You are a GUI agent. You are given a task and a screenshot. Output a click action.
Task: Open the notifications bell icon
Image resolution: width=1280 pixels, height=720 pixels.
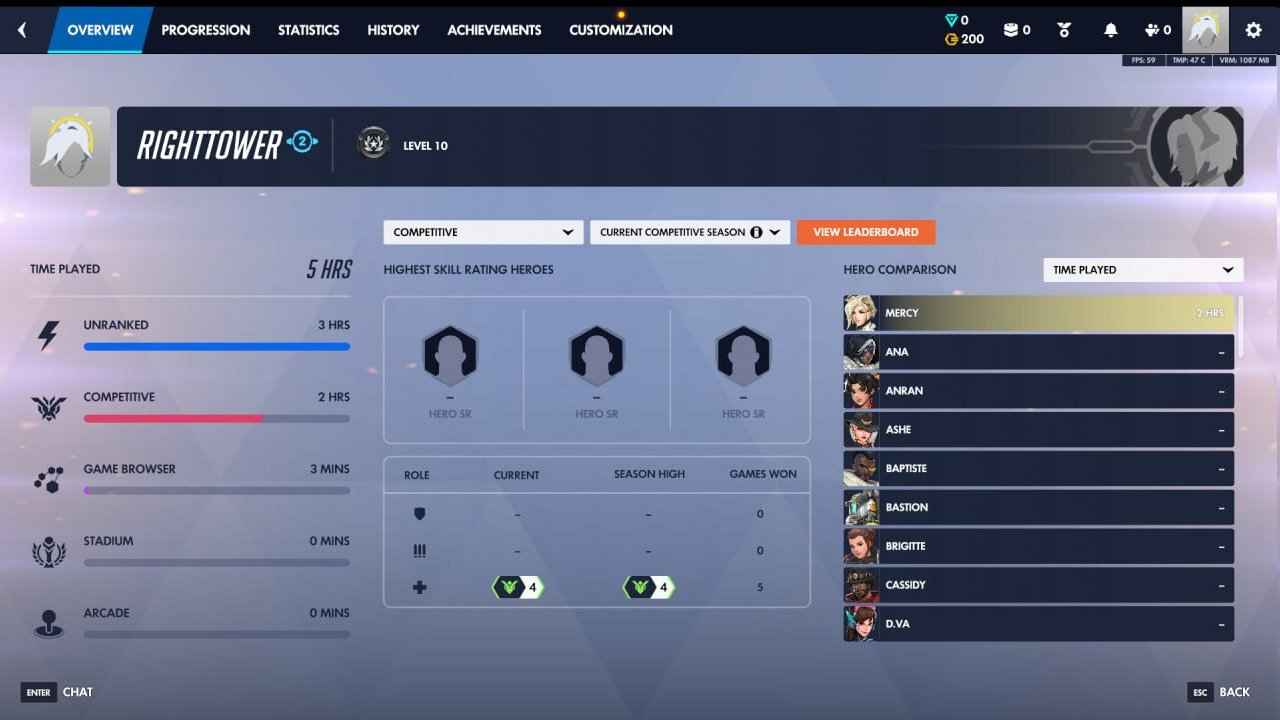(1110, 29)
